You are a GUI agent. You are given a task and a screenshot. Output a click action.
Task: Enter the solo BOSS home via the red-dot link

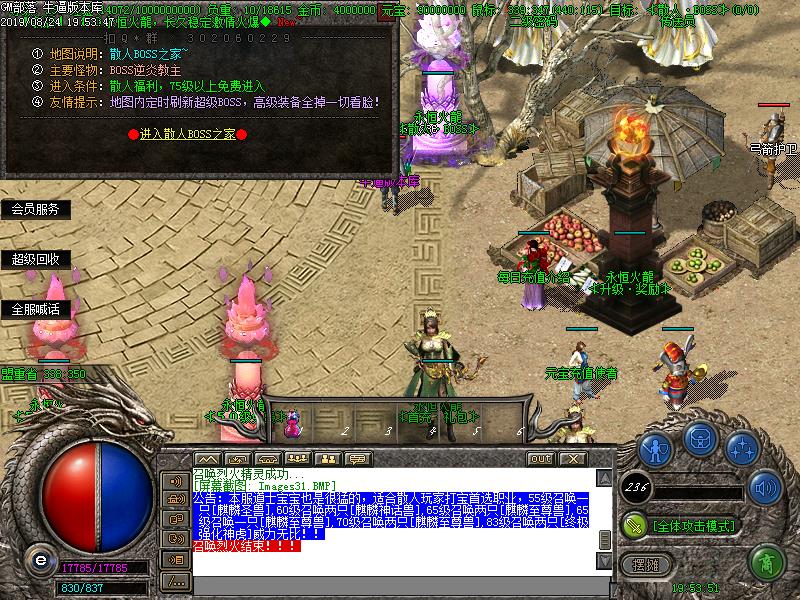tap(188, 133)
